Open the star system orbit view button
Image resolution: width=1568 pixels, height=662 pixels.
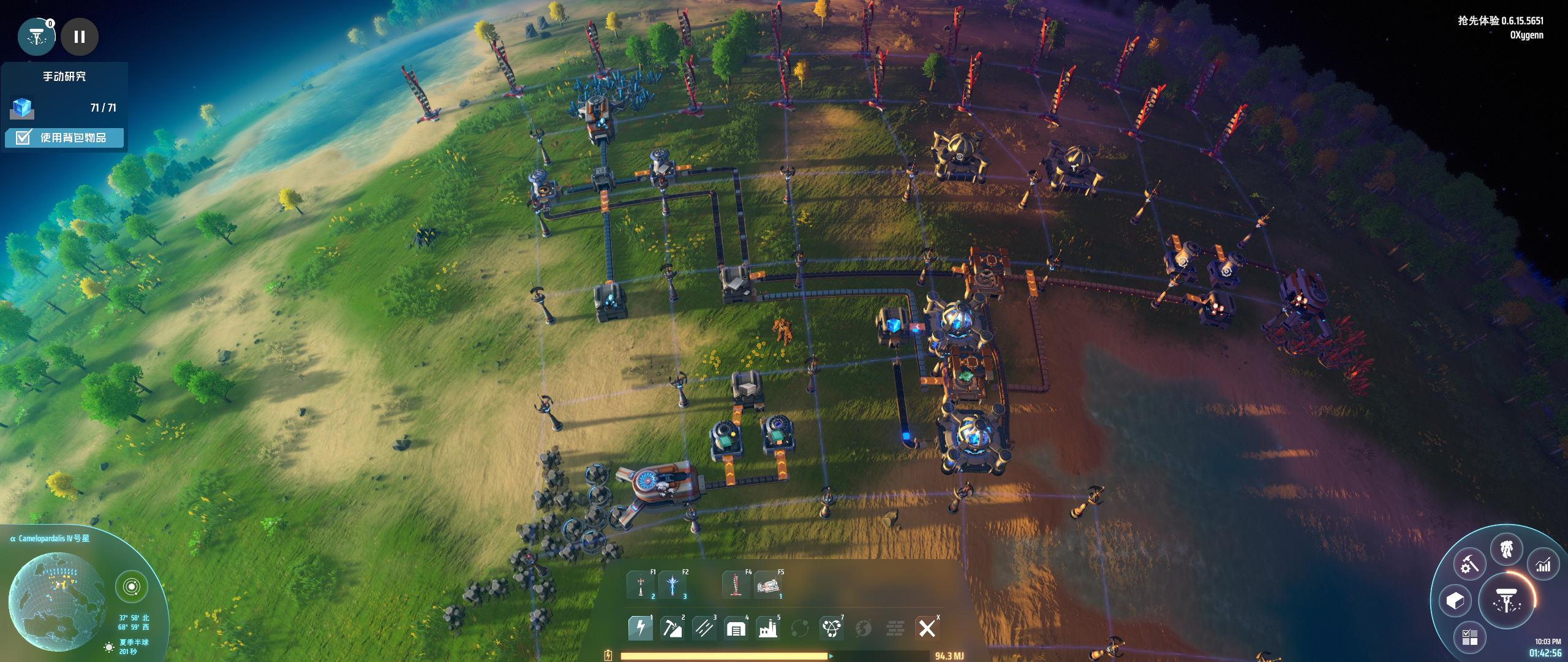pos(131,587)
